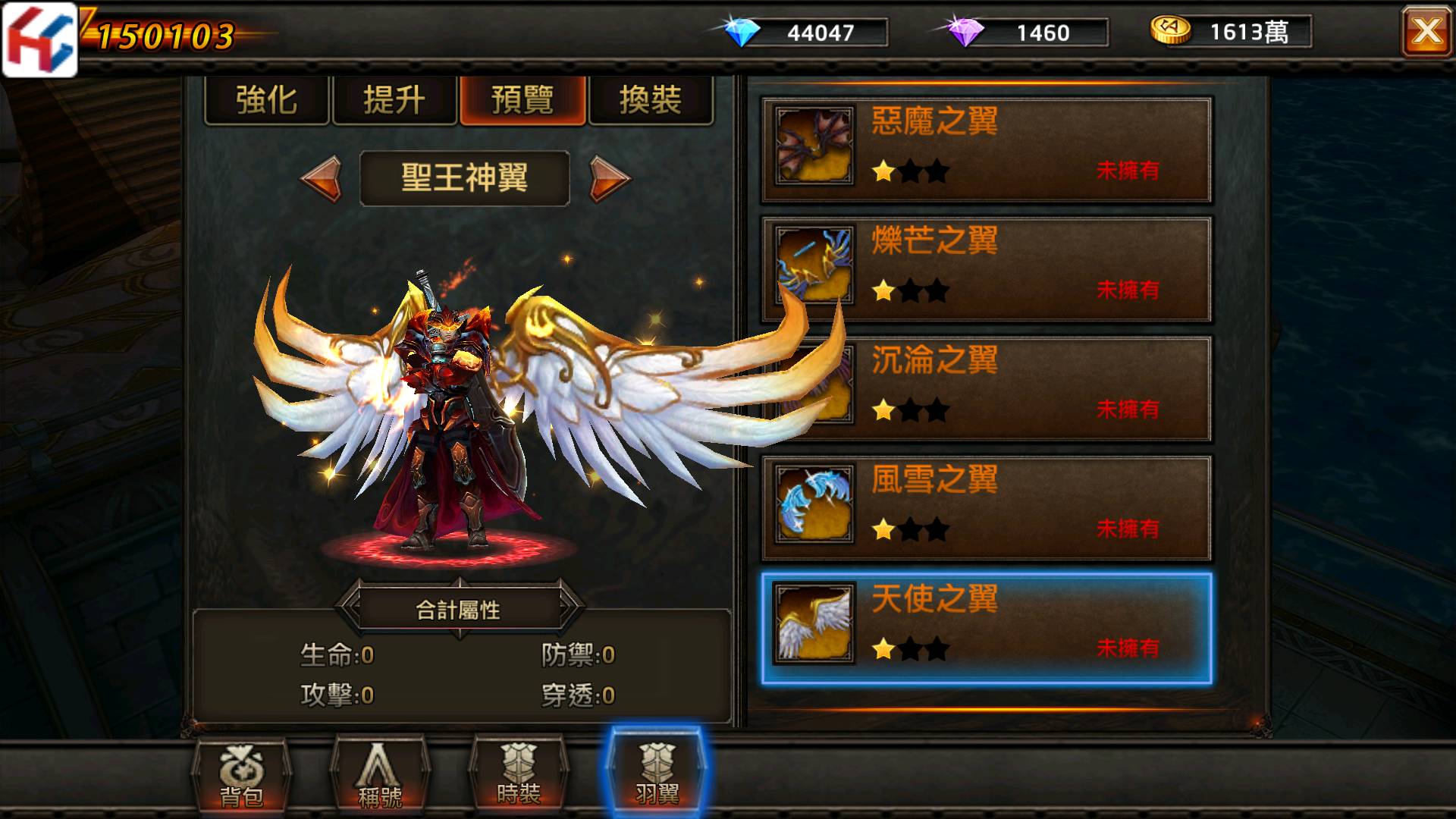1456x819 pixels.
Task: Open the 提升 tab
Action: [x=394, y=101]
